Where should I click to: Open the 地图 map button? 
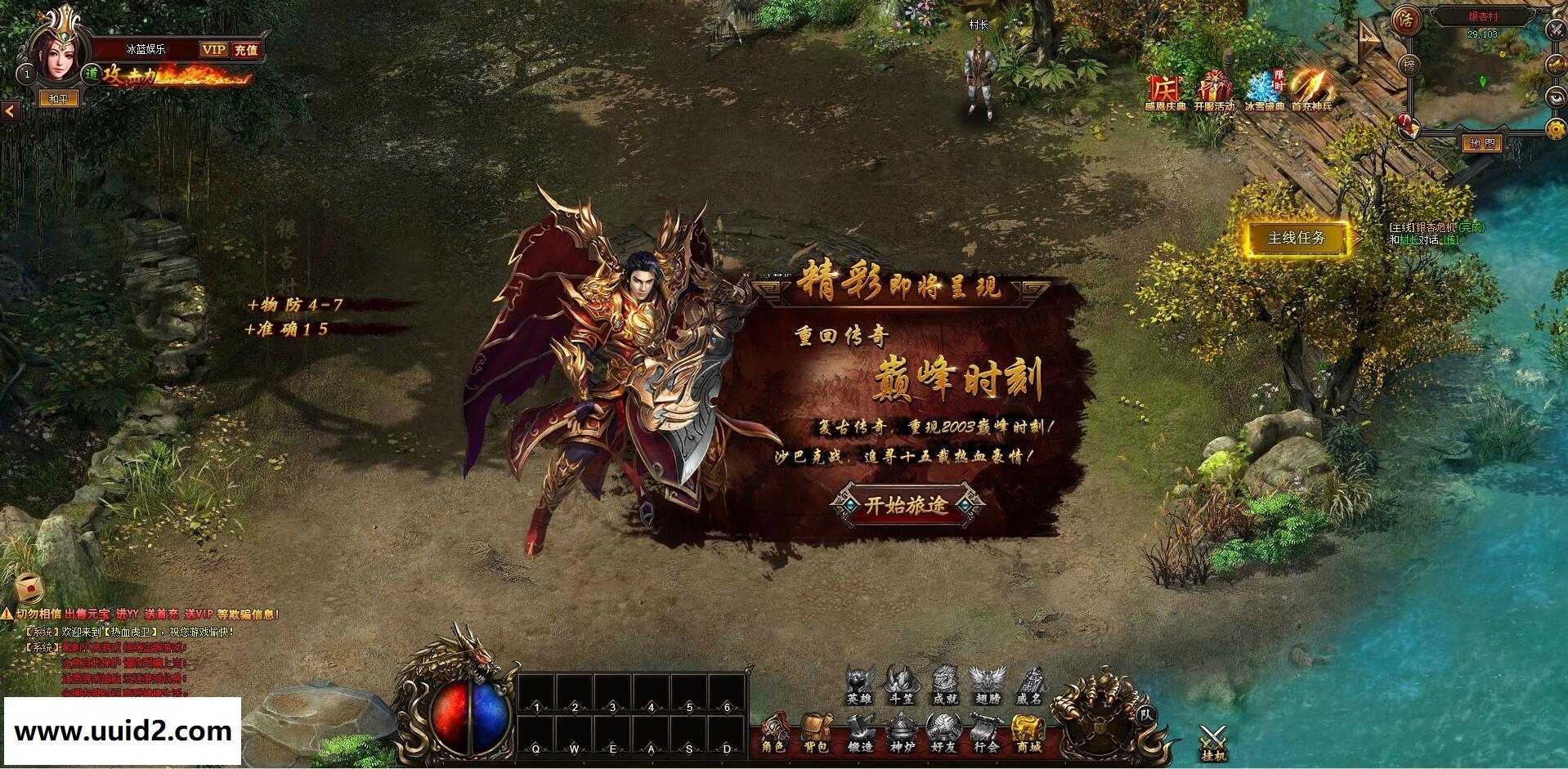coord(1481,144)
